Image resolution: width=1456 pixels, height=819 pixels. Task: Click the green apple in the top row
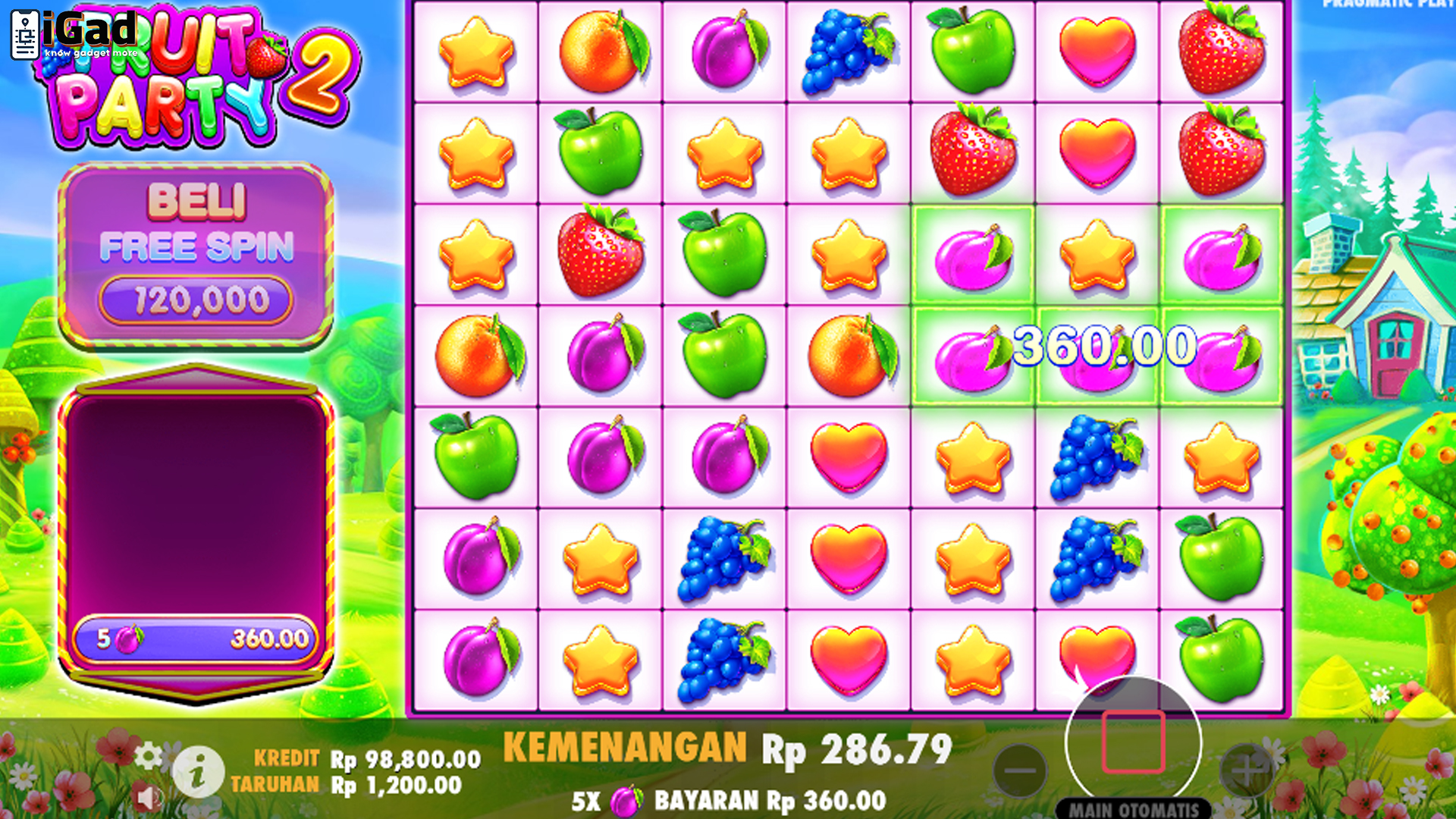click(x=971, y=51)
